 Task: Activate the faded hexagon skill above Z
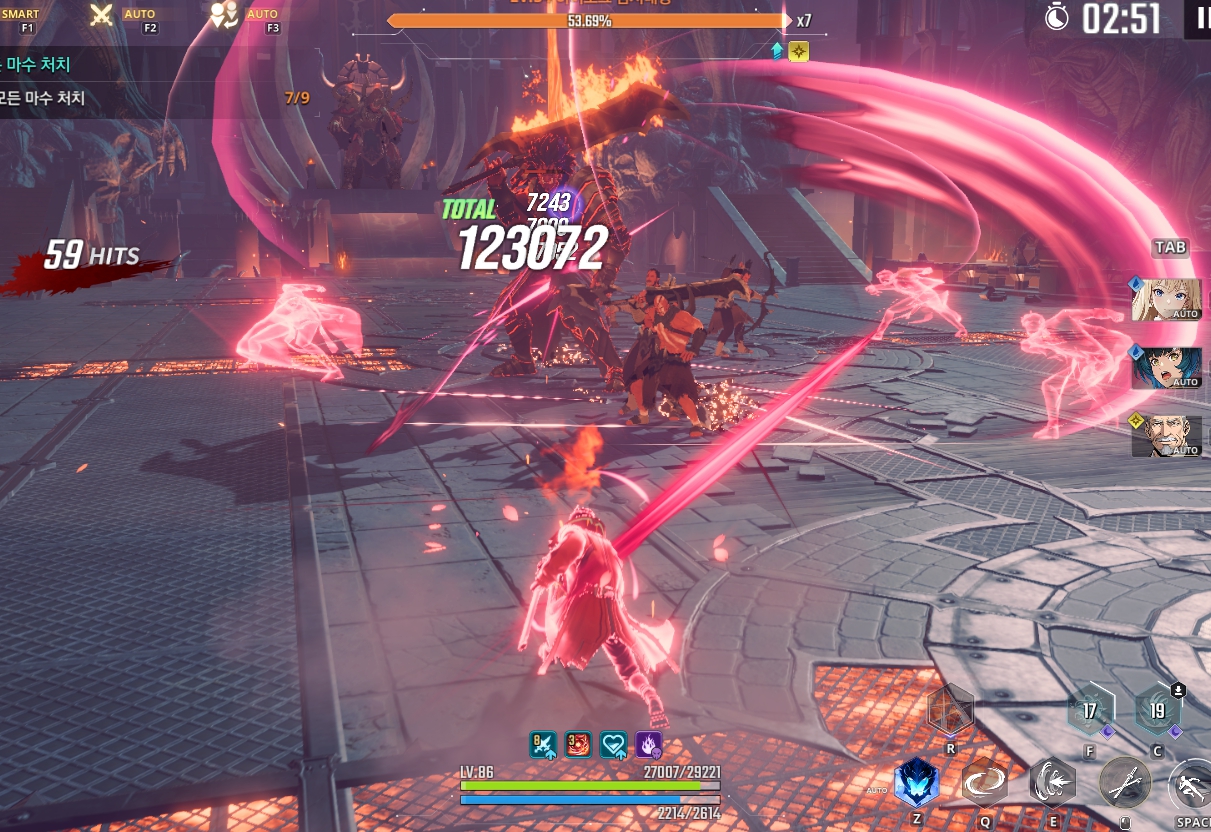tap(949, 710)
